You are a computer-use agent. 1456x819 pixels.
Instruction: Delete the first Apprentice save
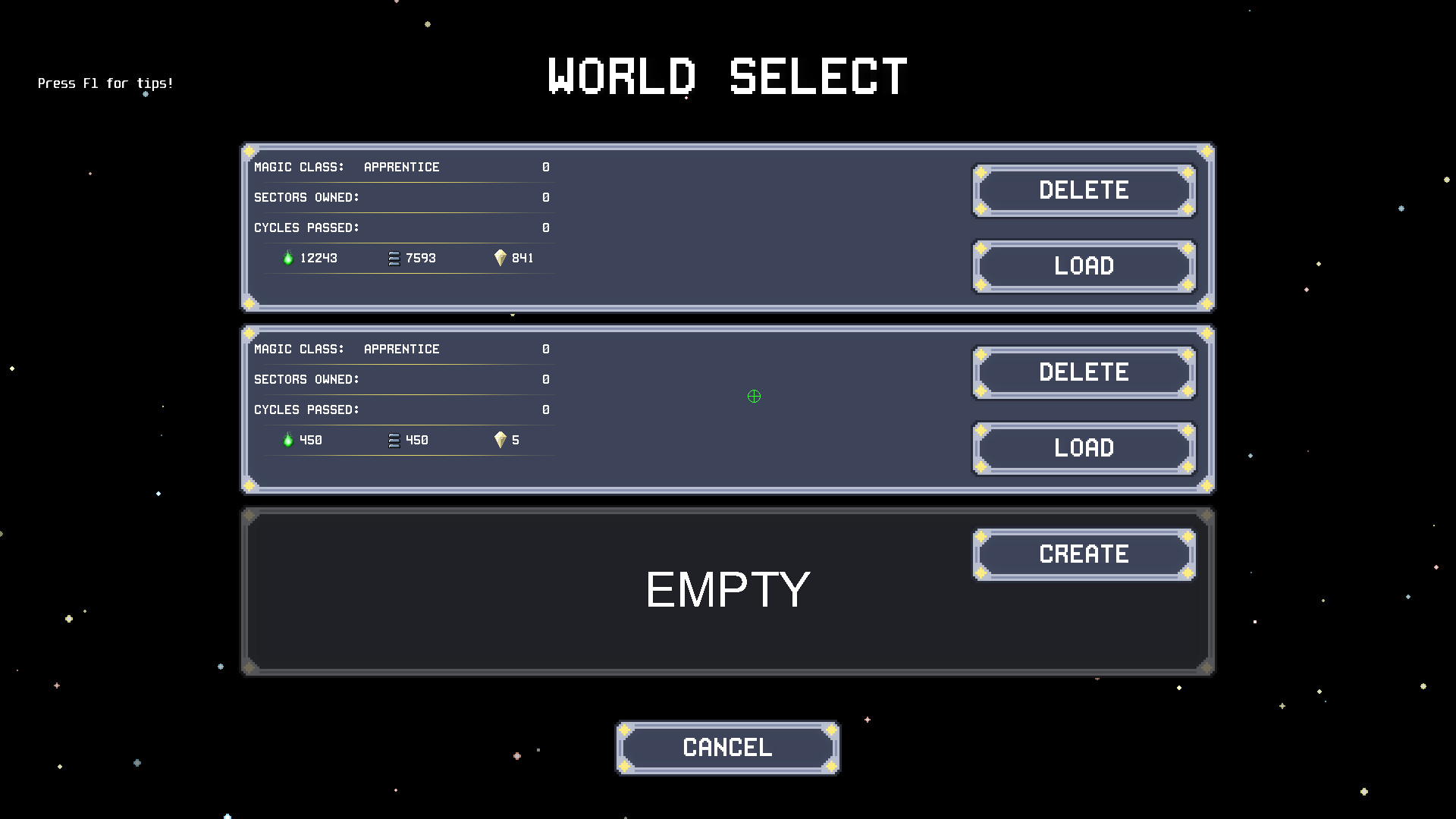click(1083, 190)
